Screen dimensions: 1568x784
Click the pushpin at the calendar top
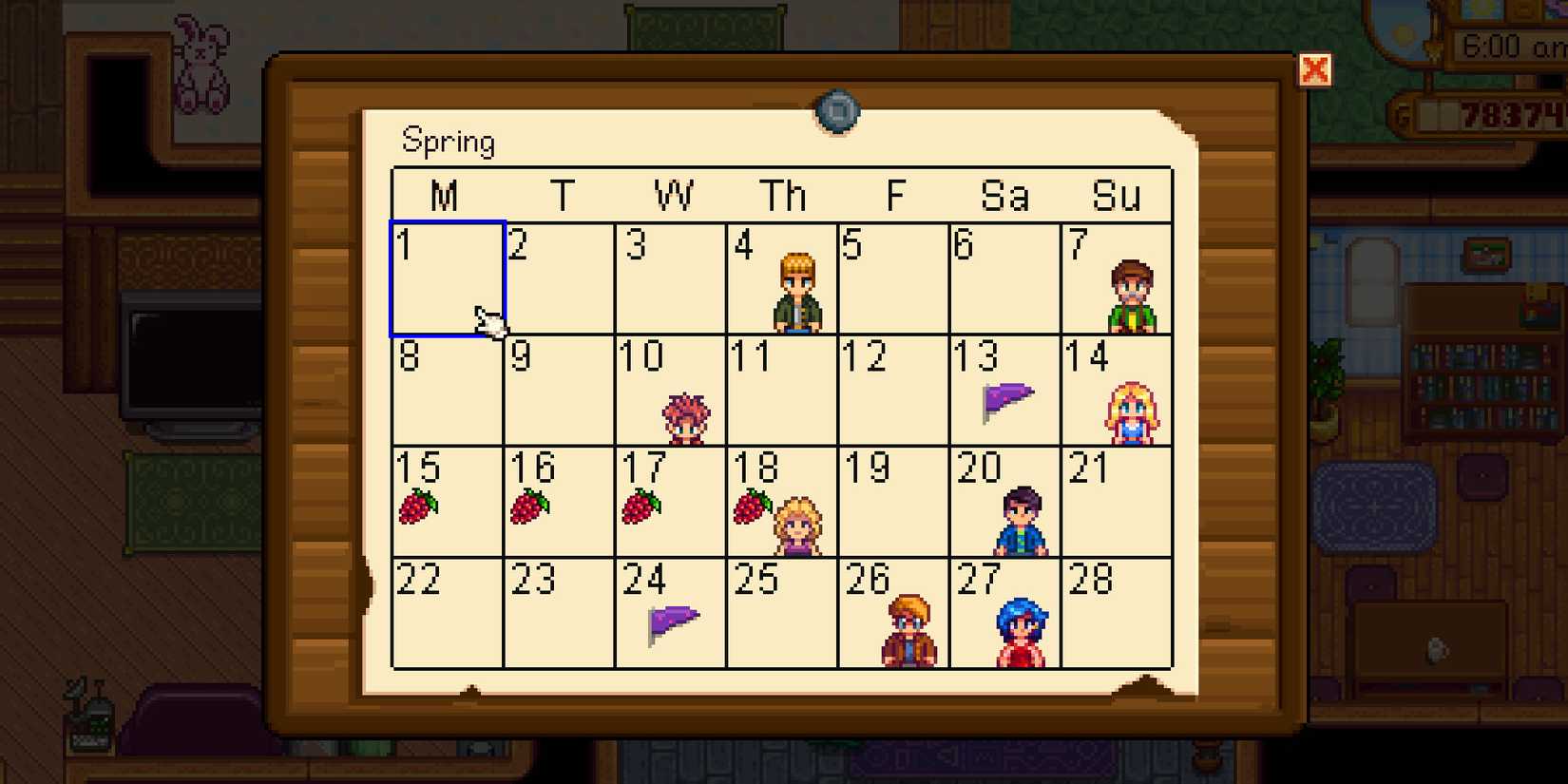(836, 111)
